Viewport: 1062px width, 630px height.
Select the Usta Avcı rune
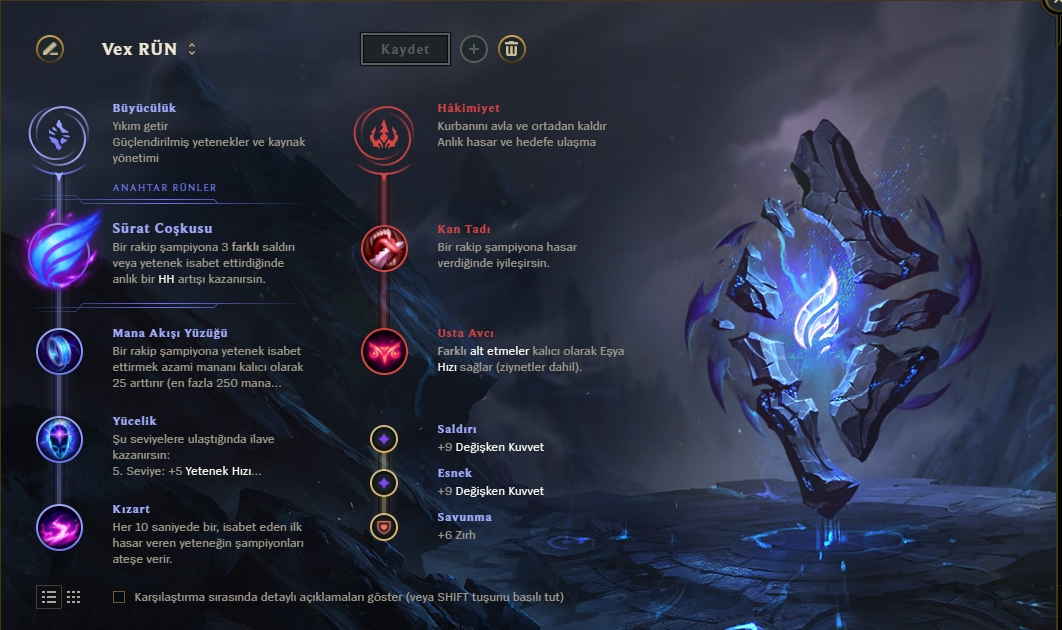384,351
